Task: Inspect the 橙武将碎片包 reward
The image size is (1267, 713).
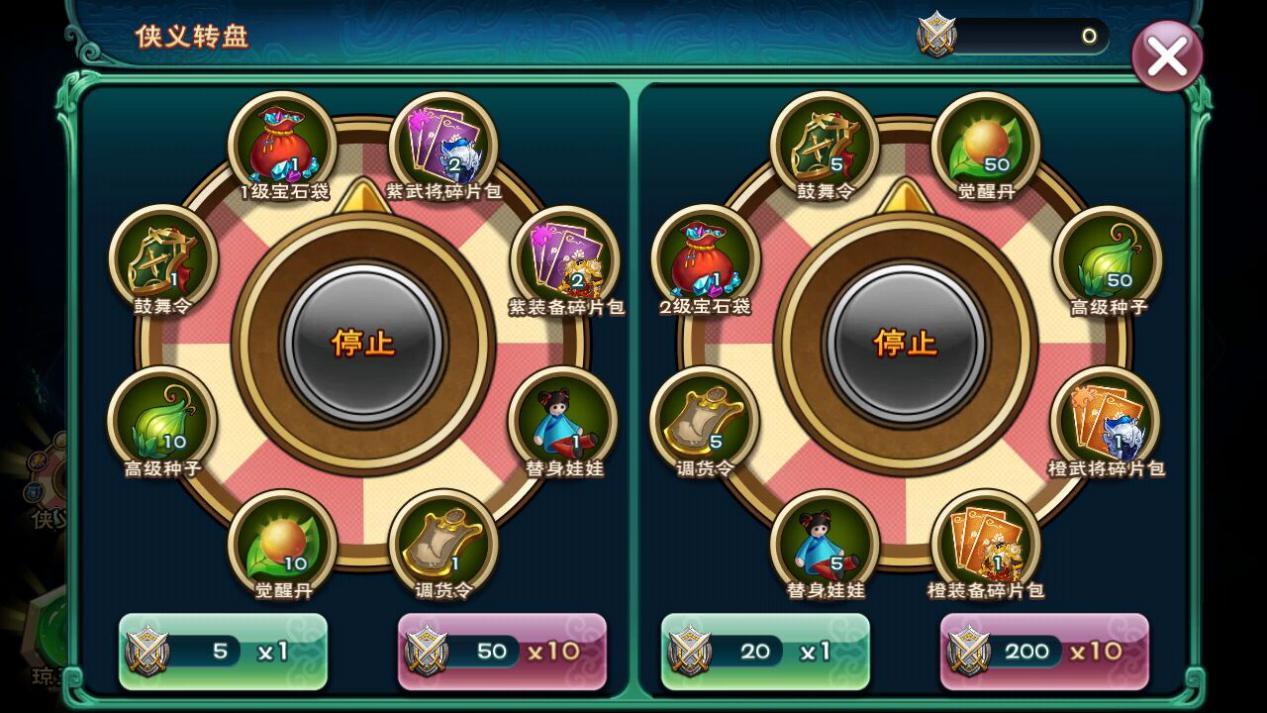Action: click(x=1105, y=422)
